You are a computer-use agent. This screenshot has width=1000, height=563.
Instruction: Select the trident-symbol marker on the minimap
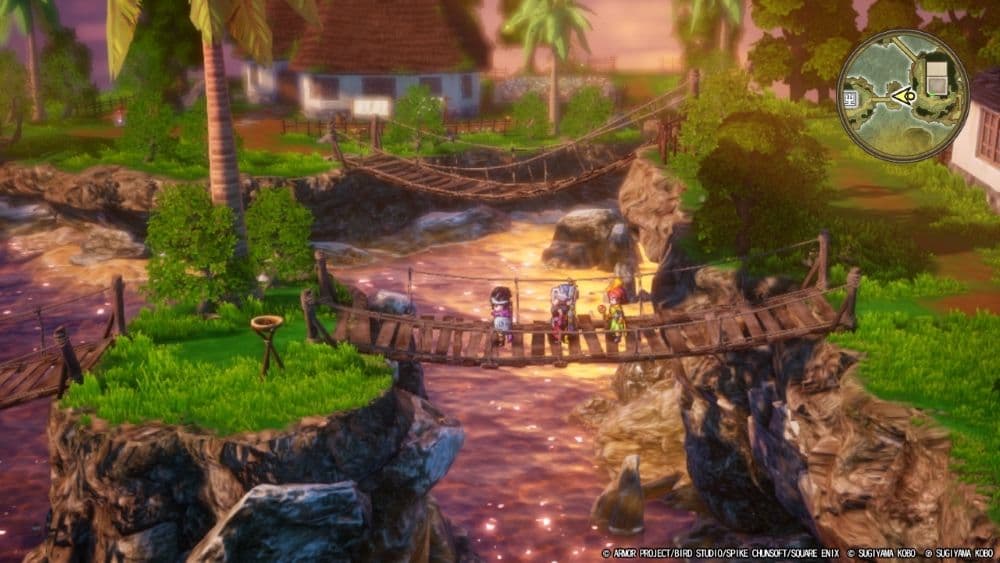click(x=852, y=97)
